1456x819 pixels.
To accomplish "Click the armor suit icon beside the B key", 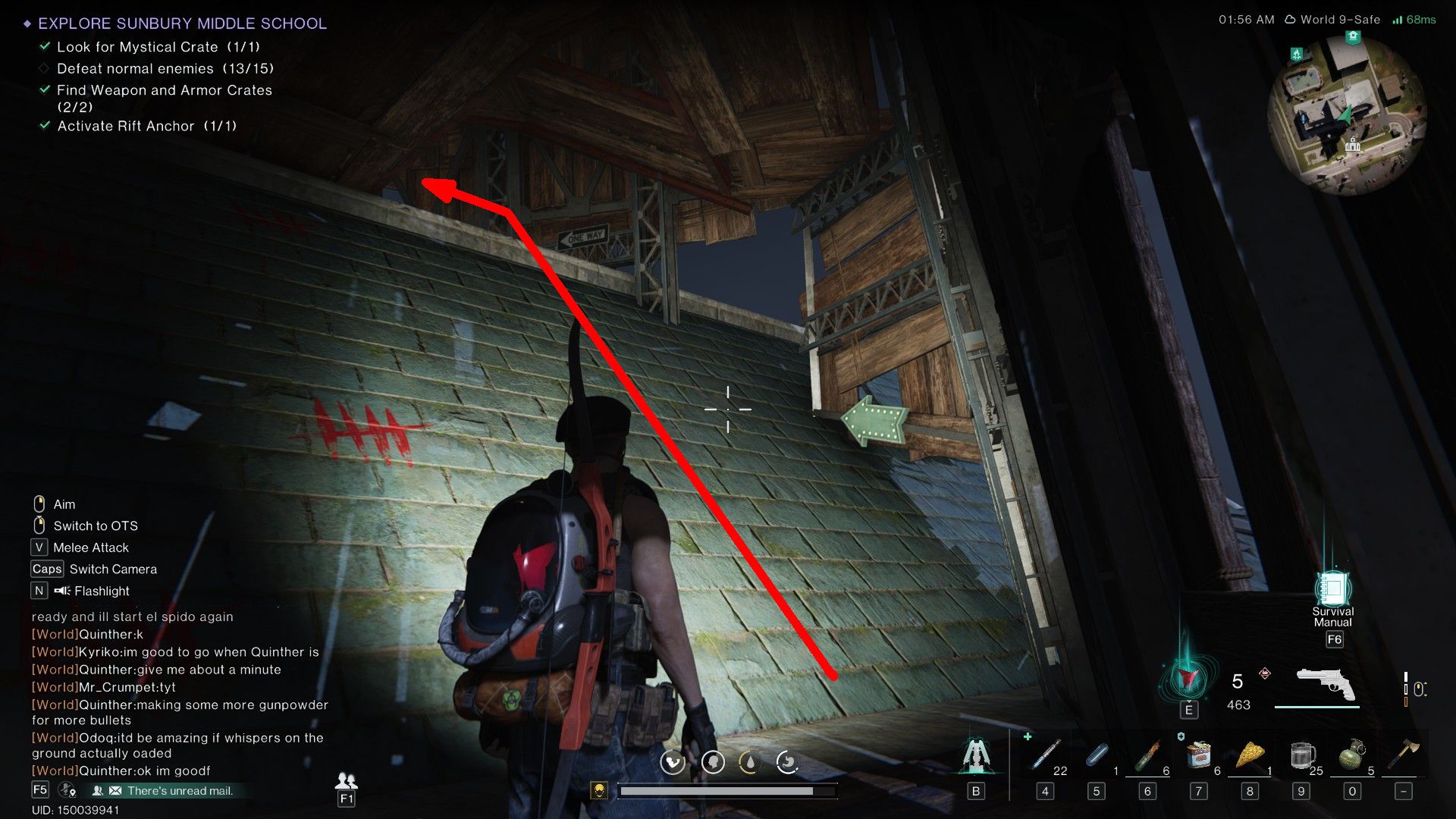I will [x=977, y=753].
